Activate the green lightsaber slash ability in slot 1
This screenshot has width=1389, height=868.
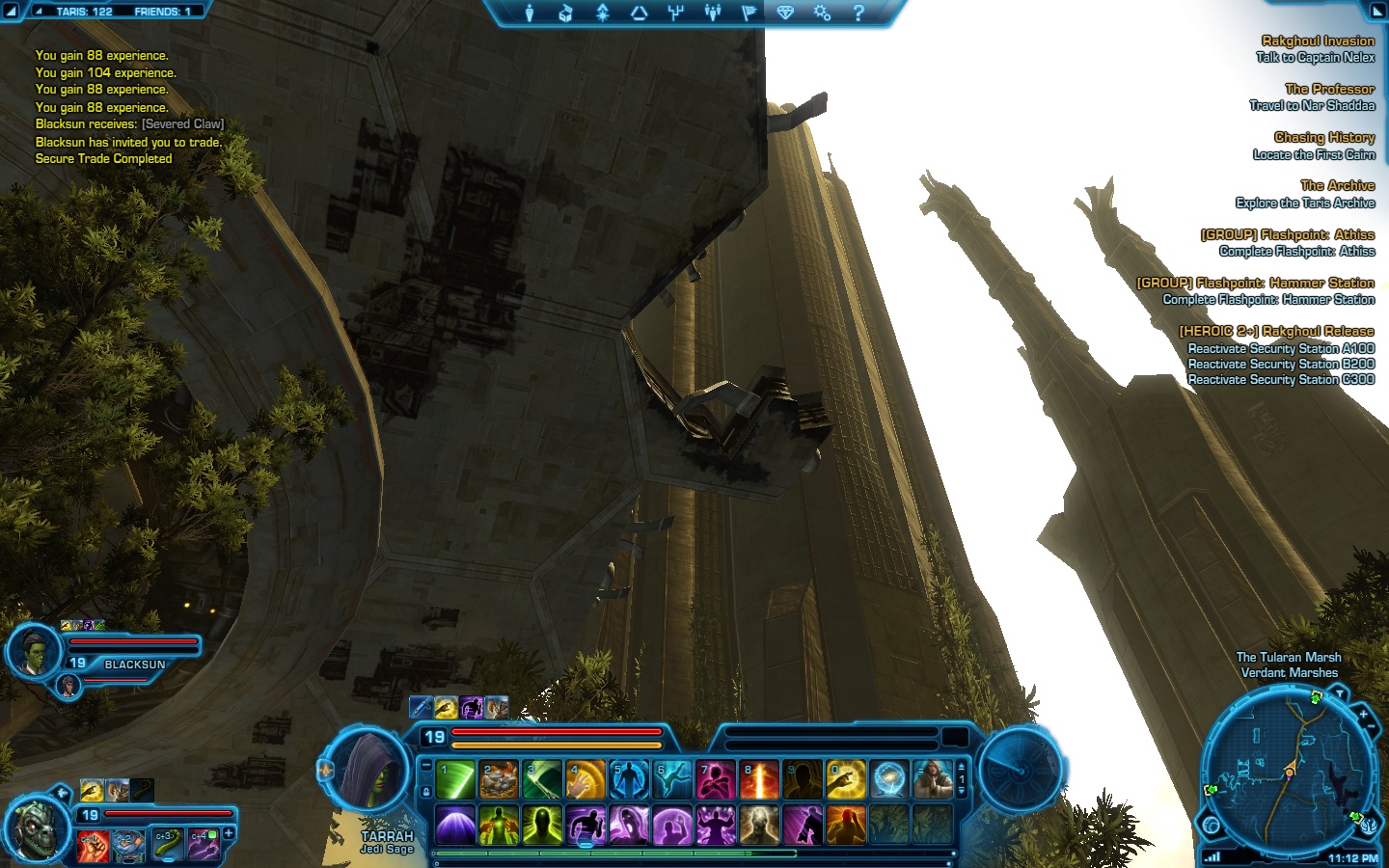(x=455, y=780)
